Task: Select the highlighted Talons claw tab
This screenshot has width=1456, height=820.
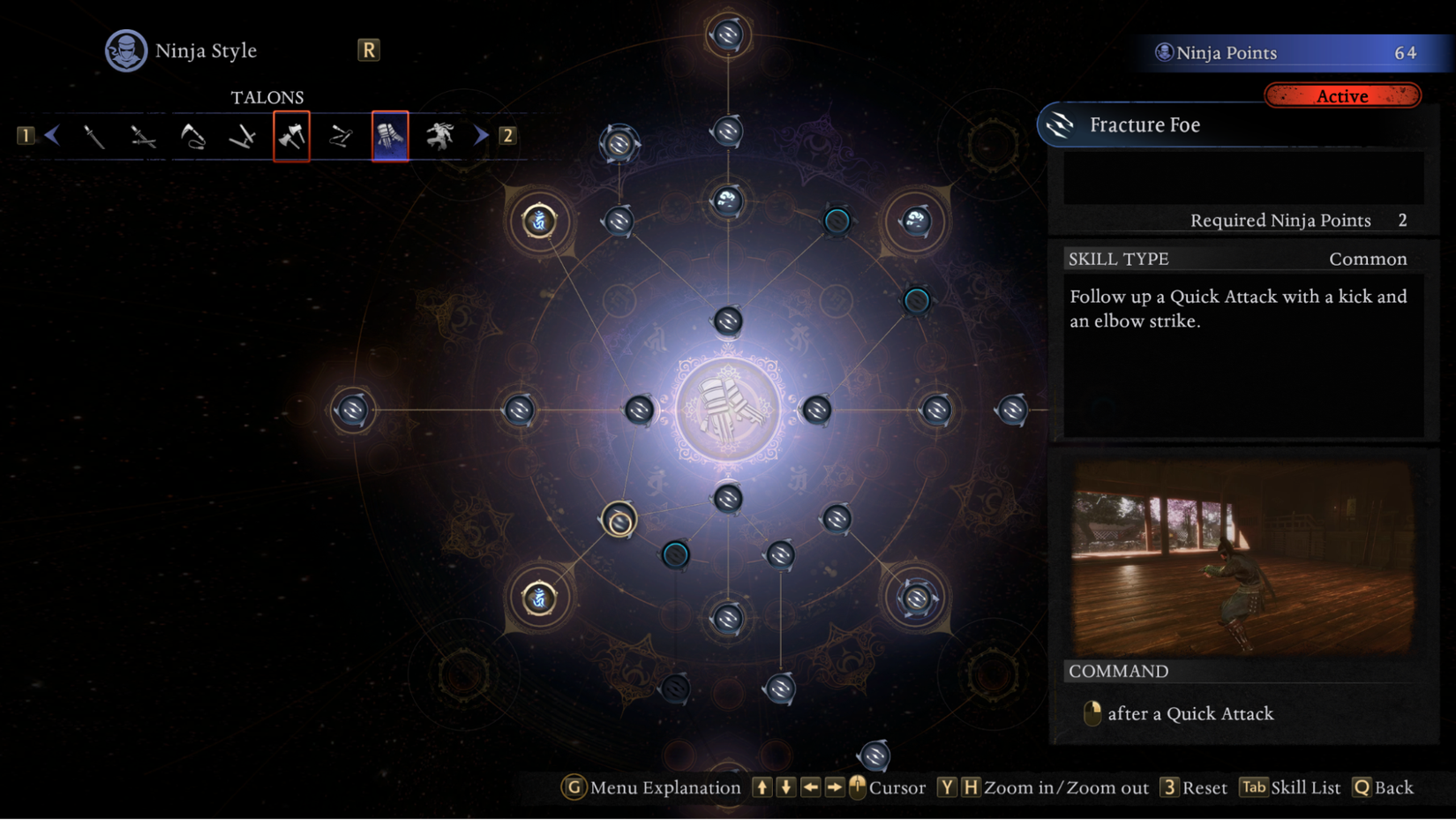Action: point(390,136)
